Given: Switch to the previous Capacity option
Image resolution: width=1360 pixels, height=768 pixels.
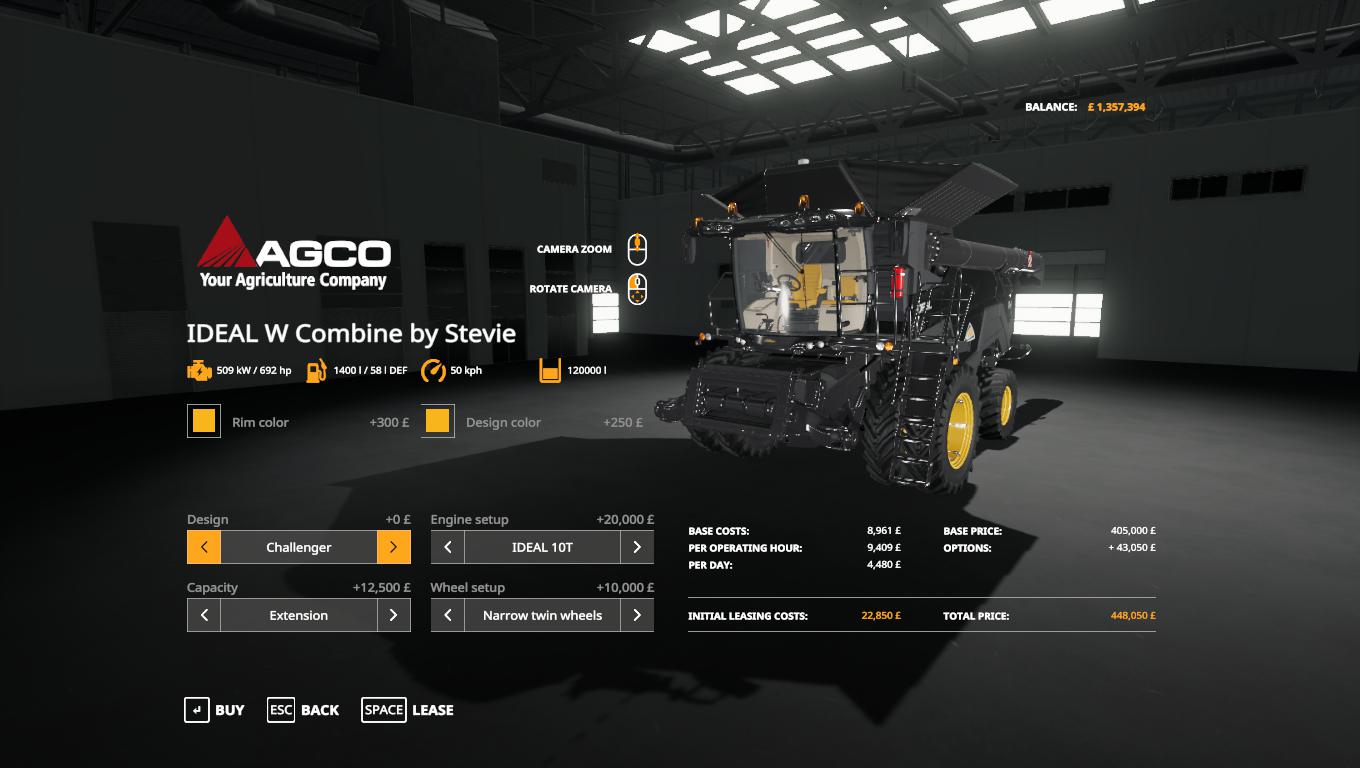Looking at the screenshot, I should pos(204,615).
